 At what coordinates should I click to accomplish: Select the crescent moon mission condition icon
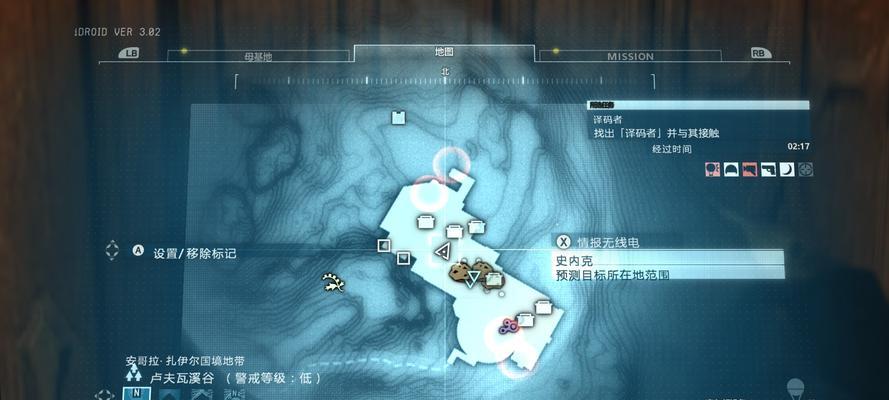coord(786,170)
